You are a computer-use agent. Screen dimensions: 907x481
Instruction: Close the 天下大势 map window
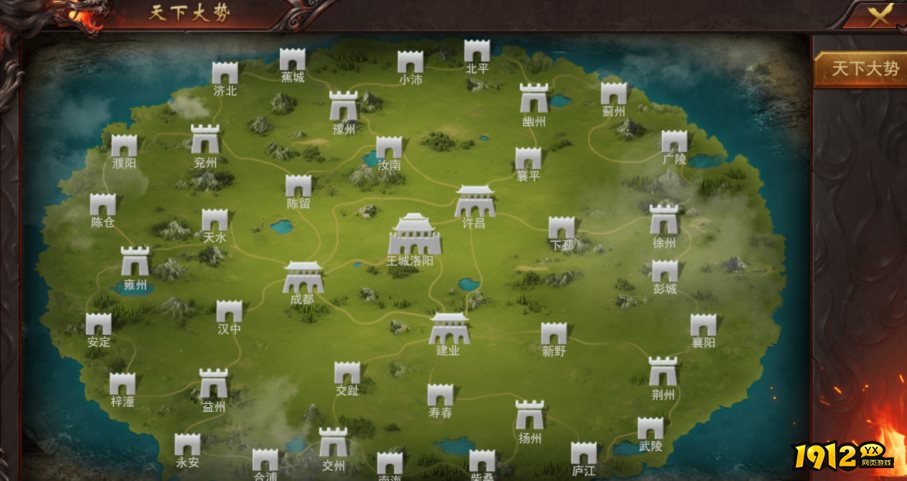pyautogui.click(x=878, y=14)
